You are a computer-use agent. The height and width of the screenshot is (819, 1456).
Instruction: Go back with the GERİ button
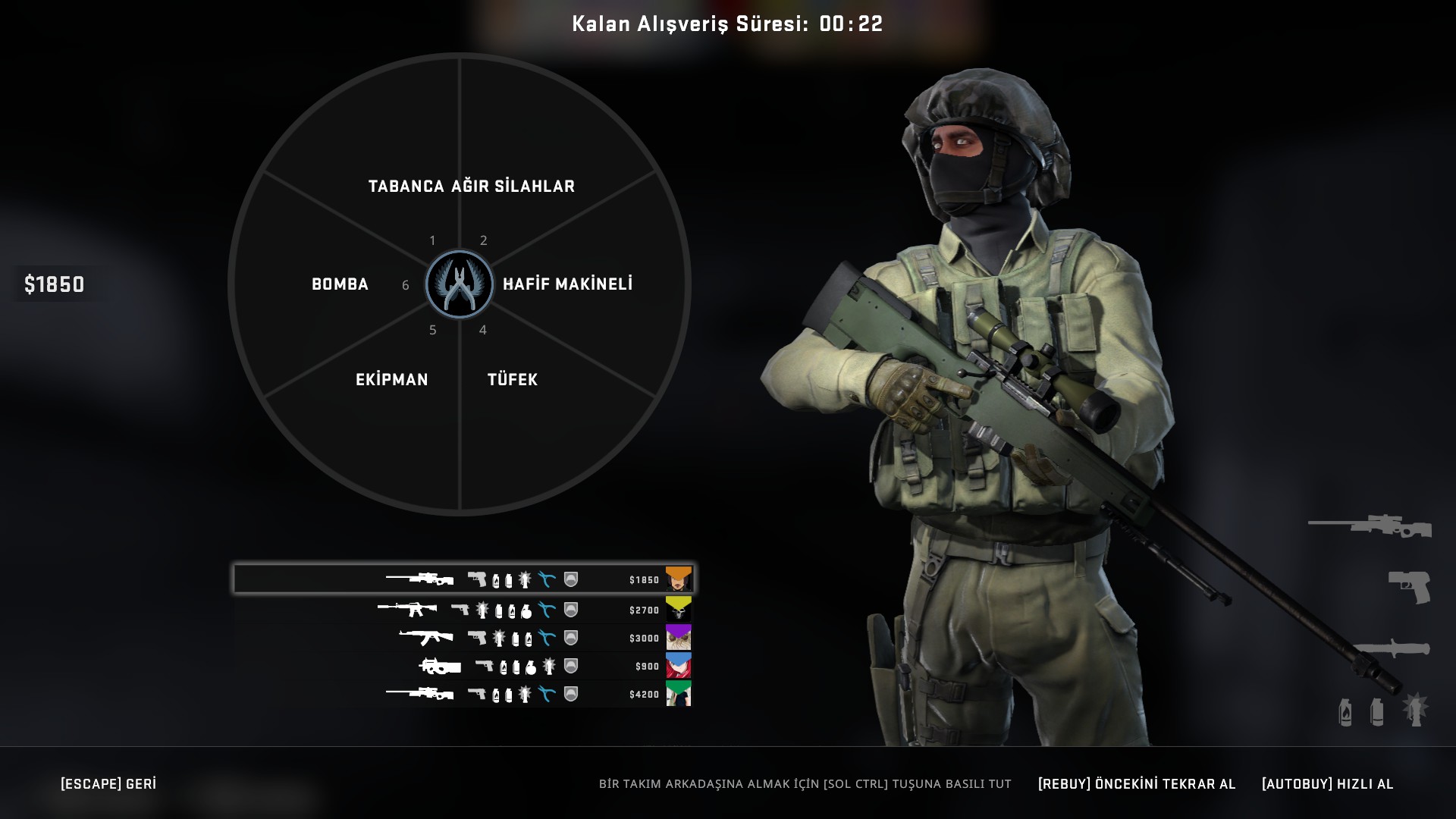pyautogui.click(x=108, y=784)
